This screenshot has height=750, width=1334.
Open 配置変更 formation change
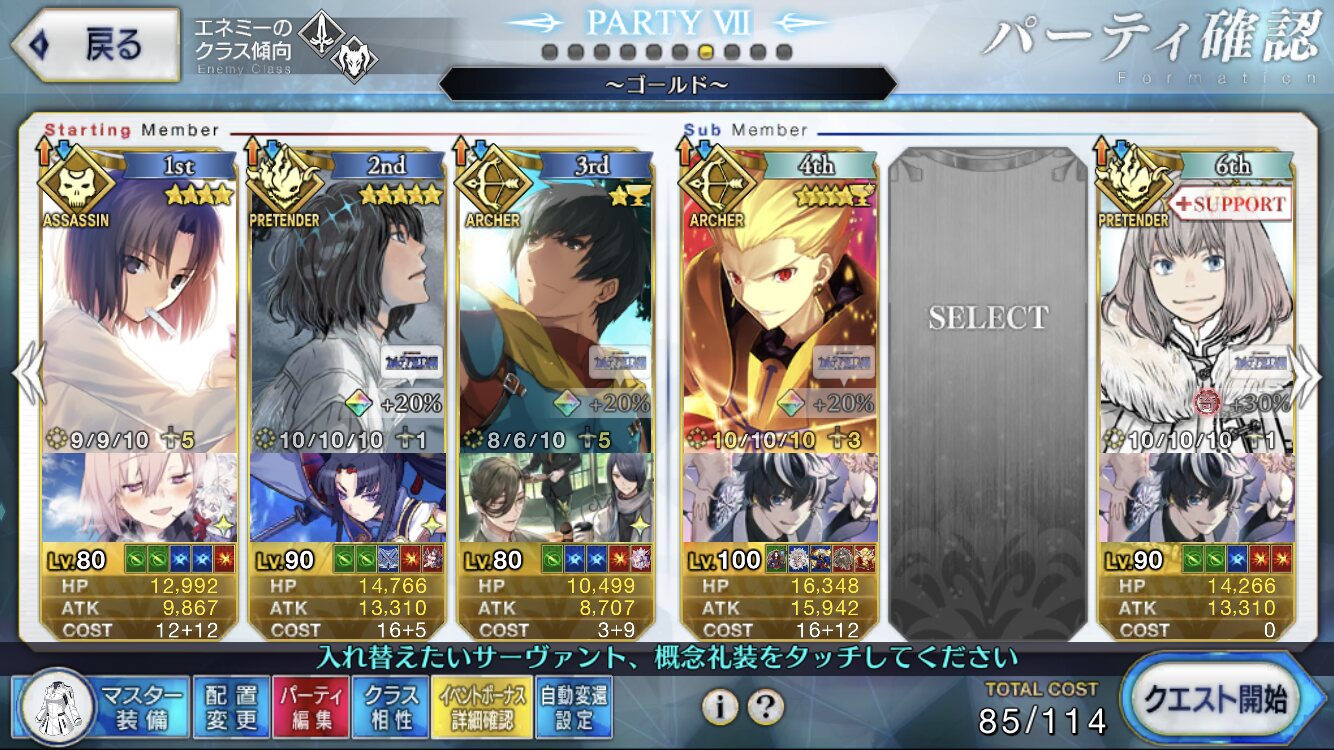(231, 706)
